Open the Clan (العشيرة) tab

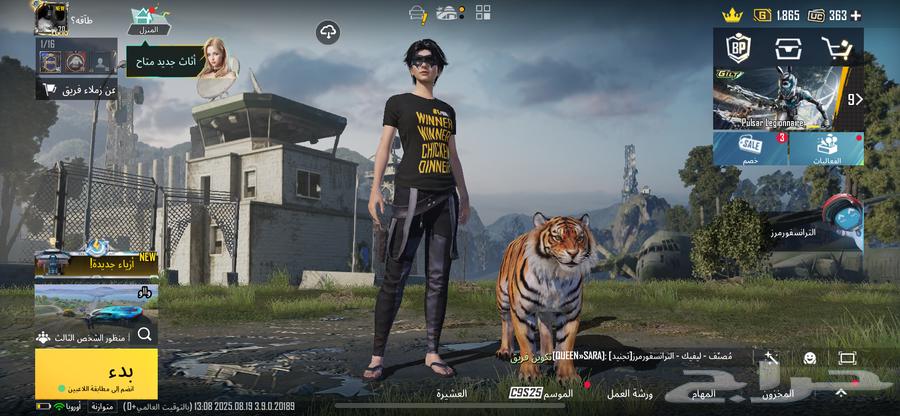451,394
